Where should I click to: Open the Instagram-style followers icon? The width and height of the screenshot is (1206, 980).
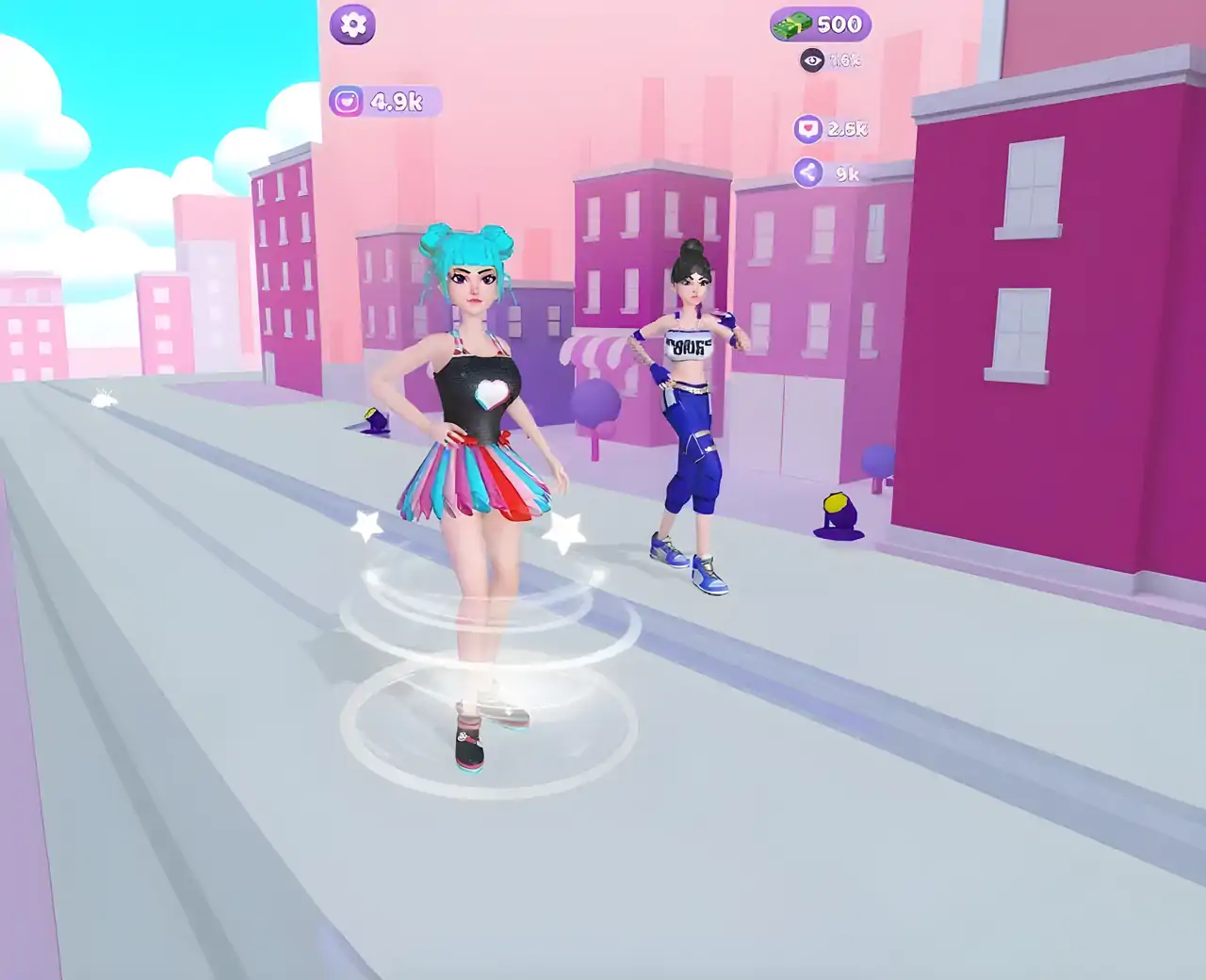point(346,99)
